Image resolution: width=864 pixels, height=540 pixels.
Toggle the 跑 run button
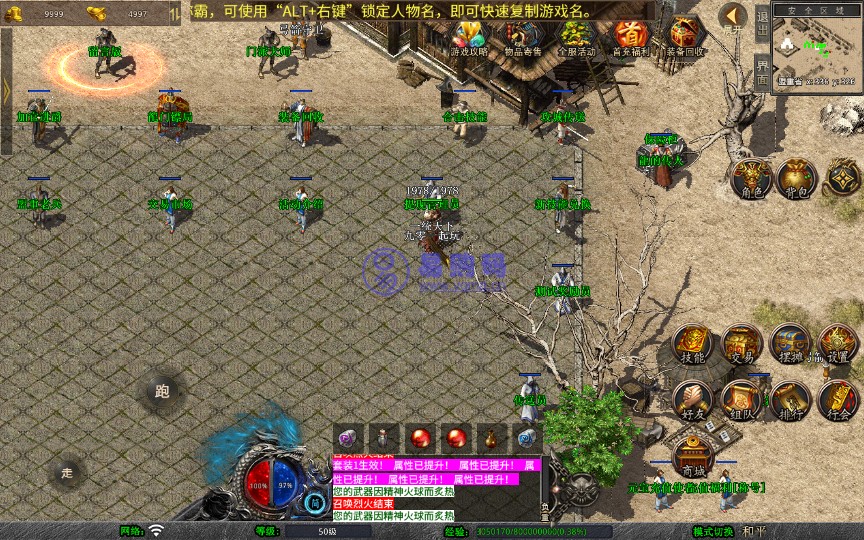click(162, 392)
